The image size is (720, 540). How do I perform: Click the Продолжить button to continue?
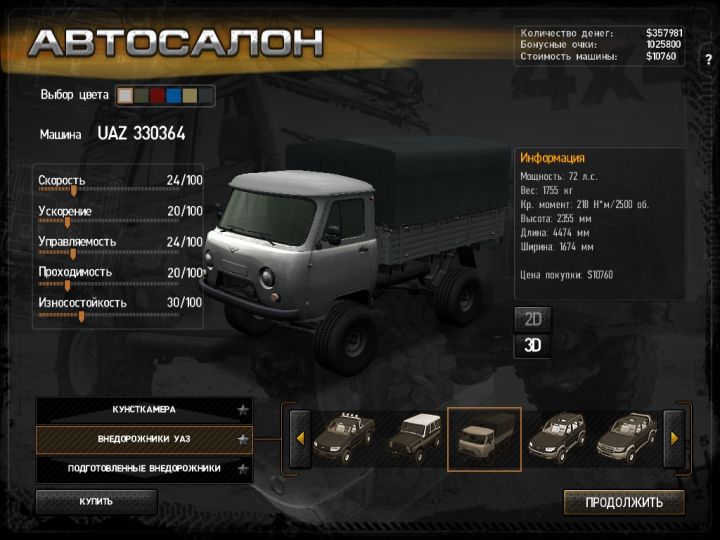click(x=624, y=502)
